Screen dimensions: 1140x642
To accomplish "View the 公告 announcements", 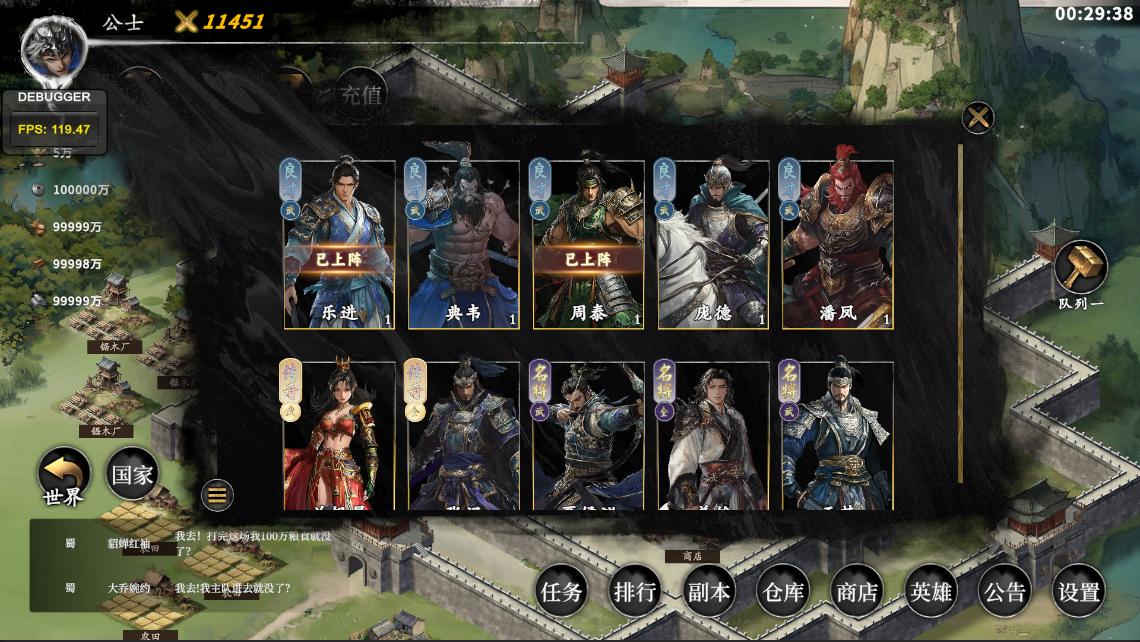I will point(1004,592).
